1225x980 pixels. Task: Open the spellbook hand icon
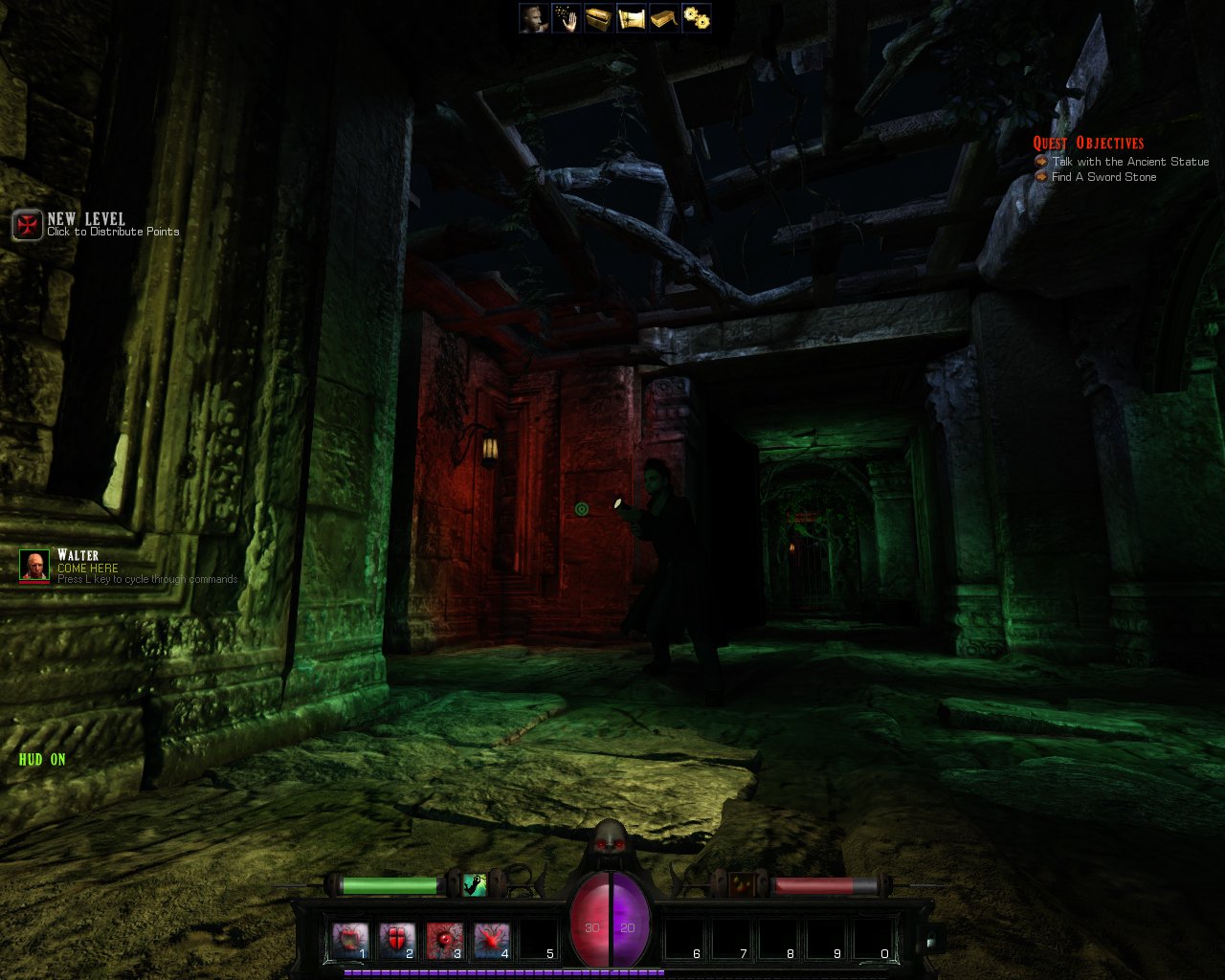pyautogui.click(x=564, y=19)
